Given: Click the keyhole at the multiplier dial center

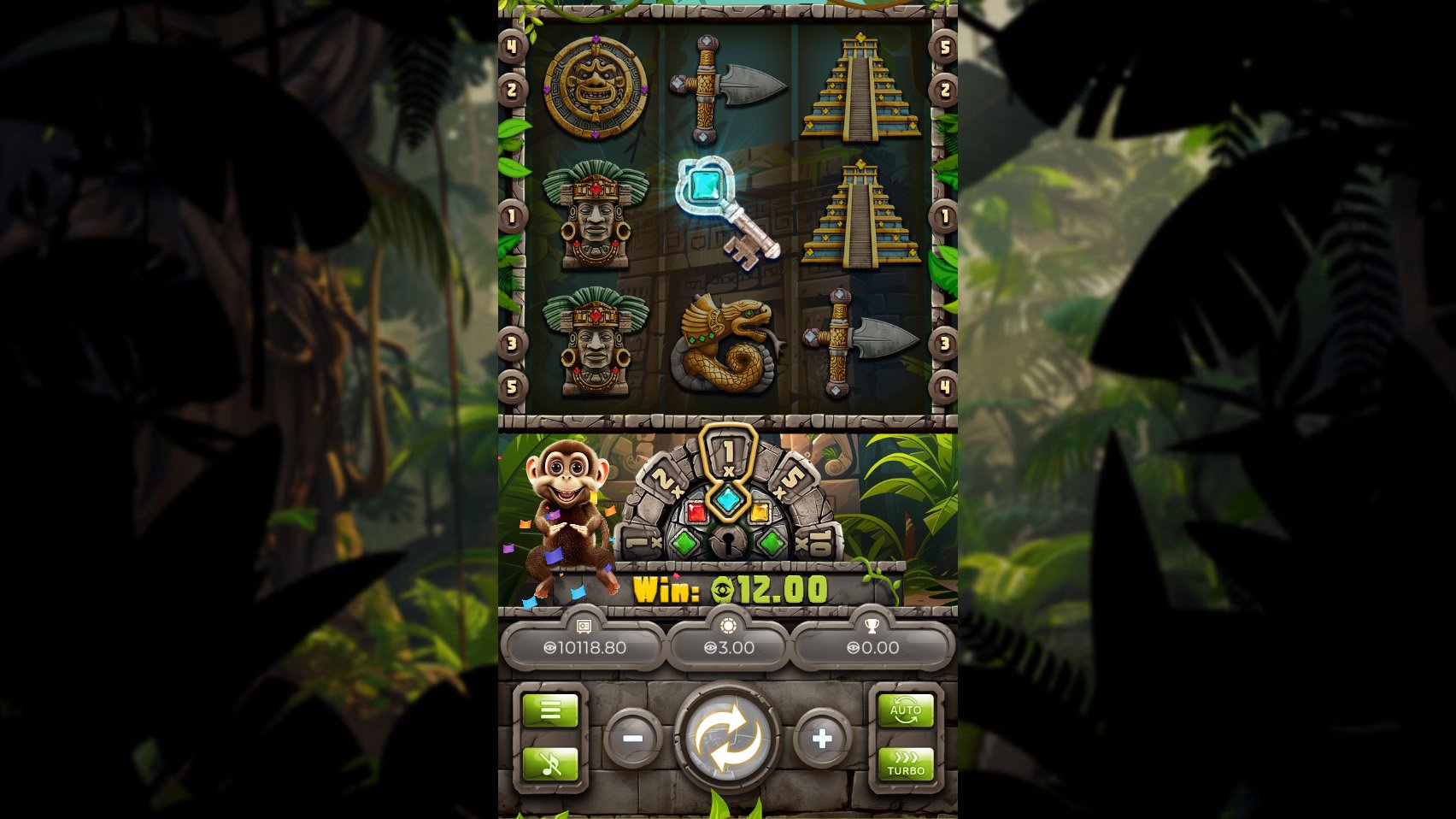Looking at the screenshot, I should pos(731,541).
